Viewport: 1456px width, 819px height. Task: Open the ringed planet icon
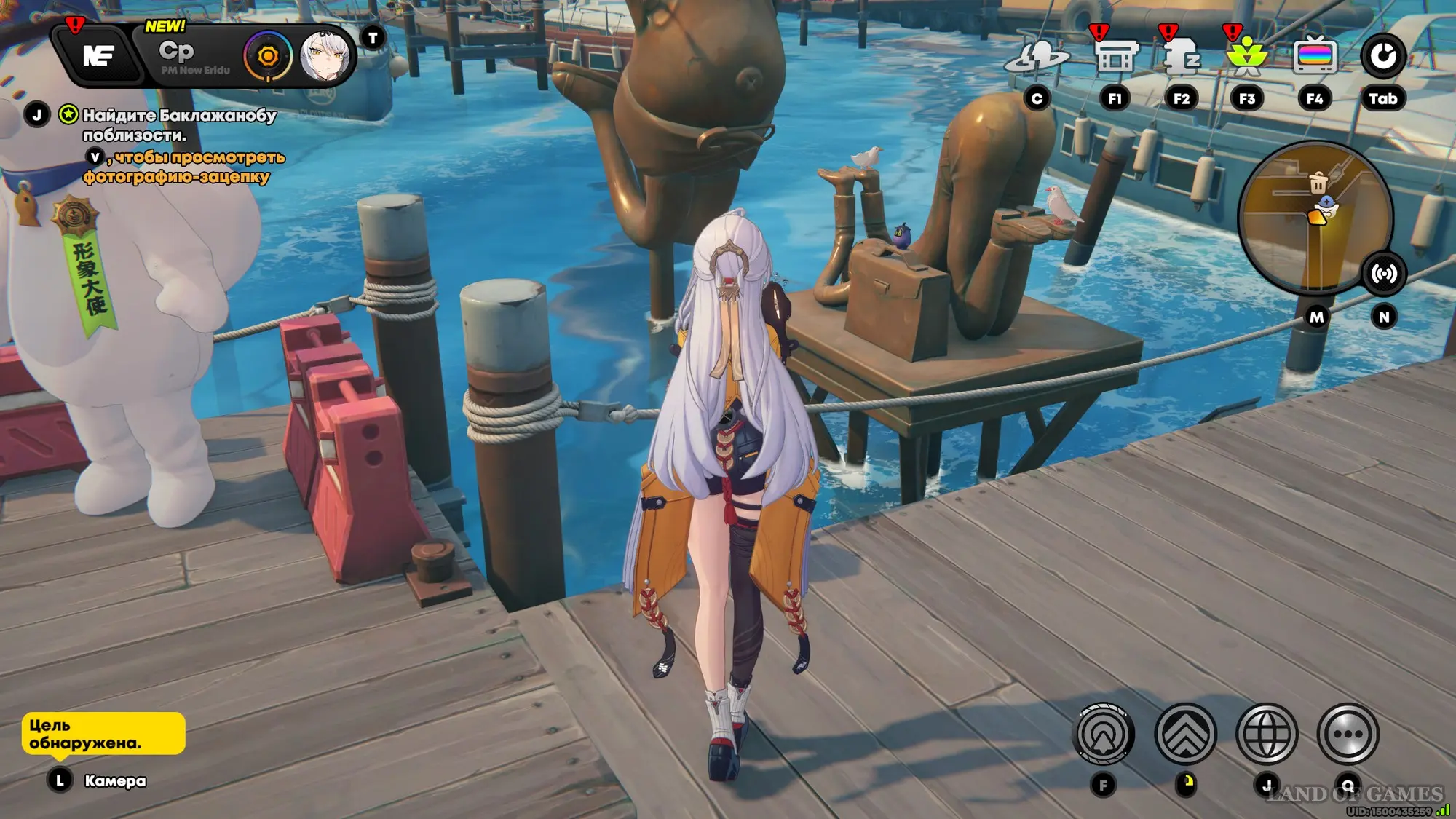click(1037, 58)
